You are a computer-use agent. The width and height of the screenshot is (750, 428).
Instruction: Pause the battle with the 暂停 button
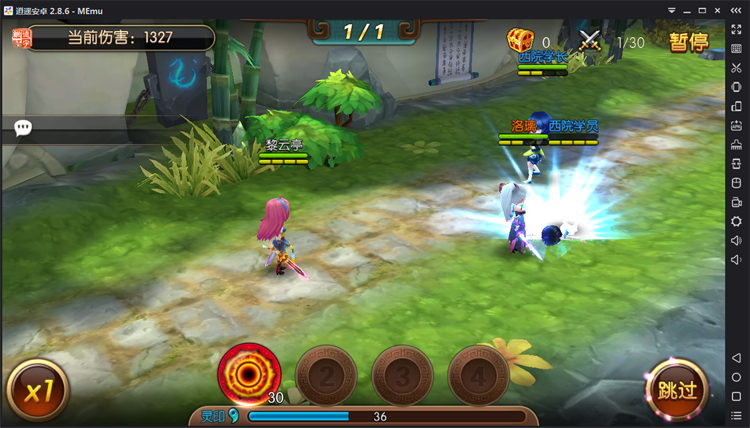coord(688,42)
